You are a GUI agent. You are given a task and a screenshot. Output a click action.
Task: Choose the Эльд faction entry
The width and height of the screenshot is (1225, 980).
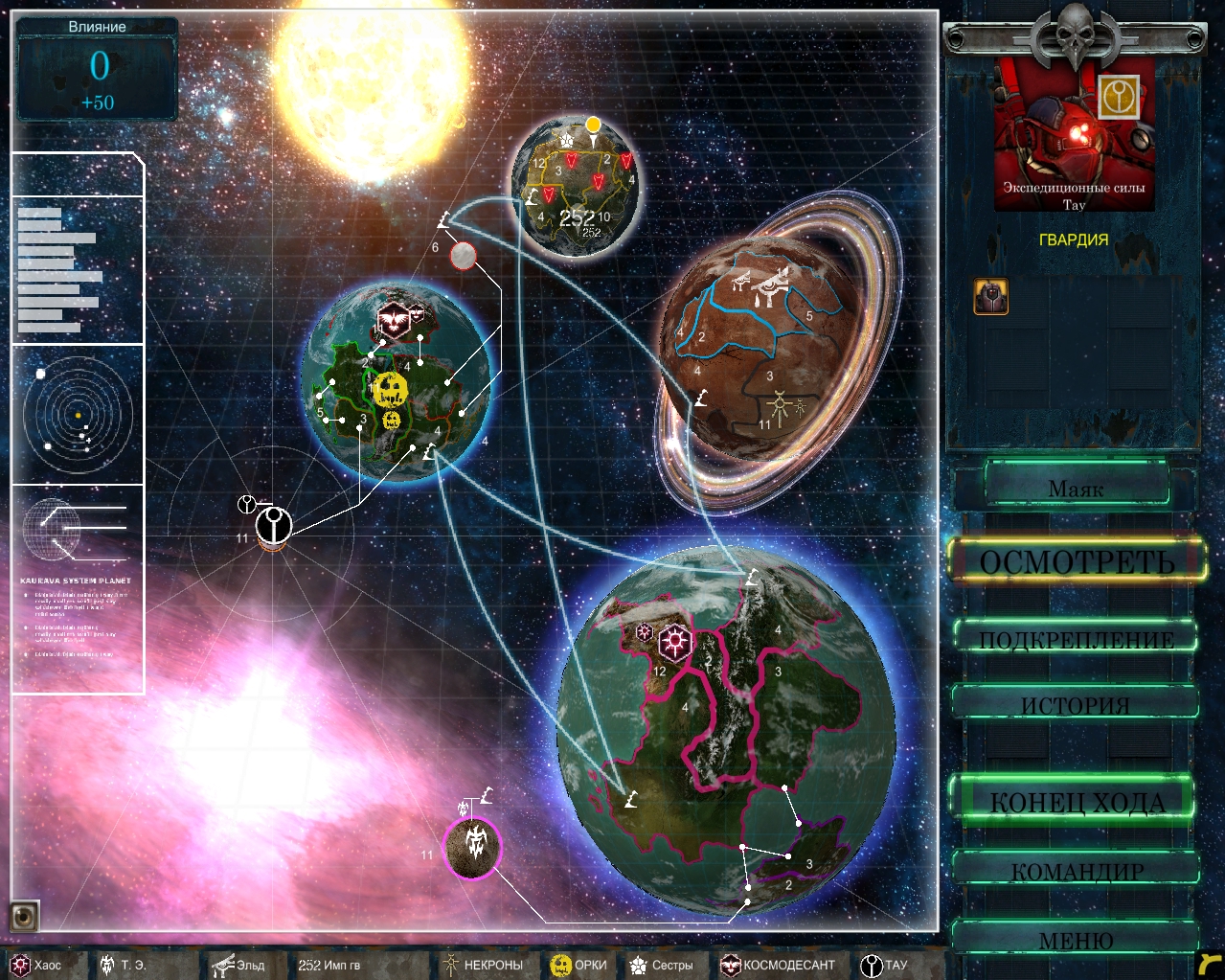(238, 965)
